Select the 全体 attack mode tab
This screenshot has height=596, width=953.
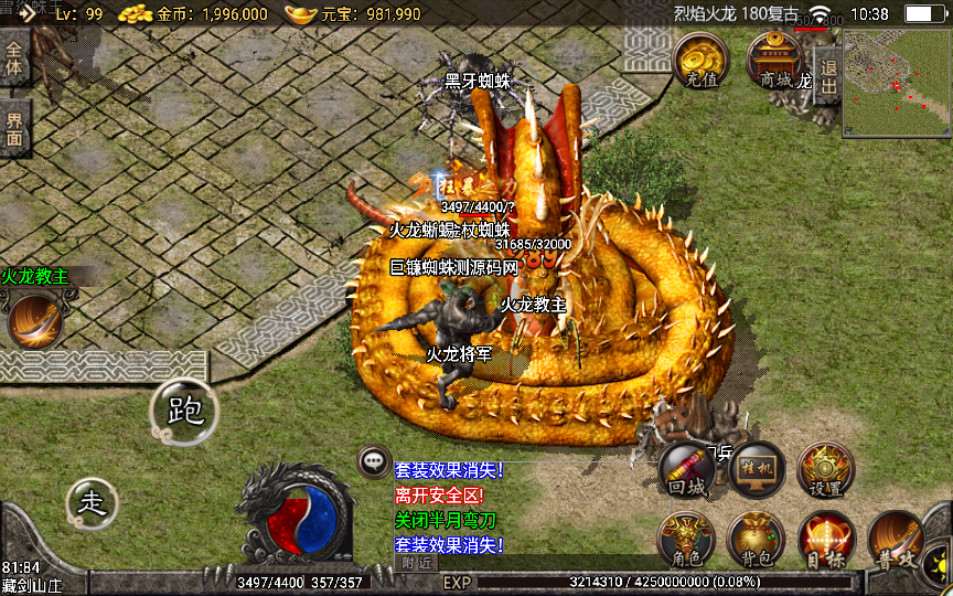(14, 57)
